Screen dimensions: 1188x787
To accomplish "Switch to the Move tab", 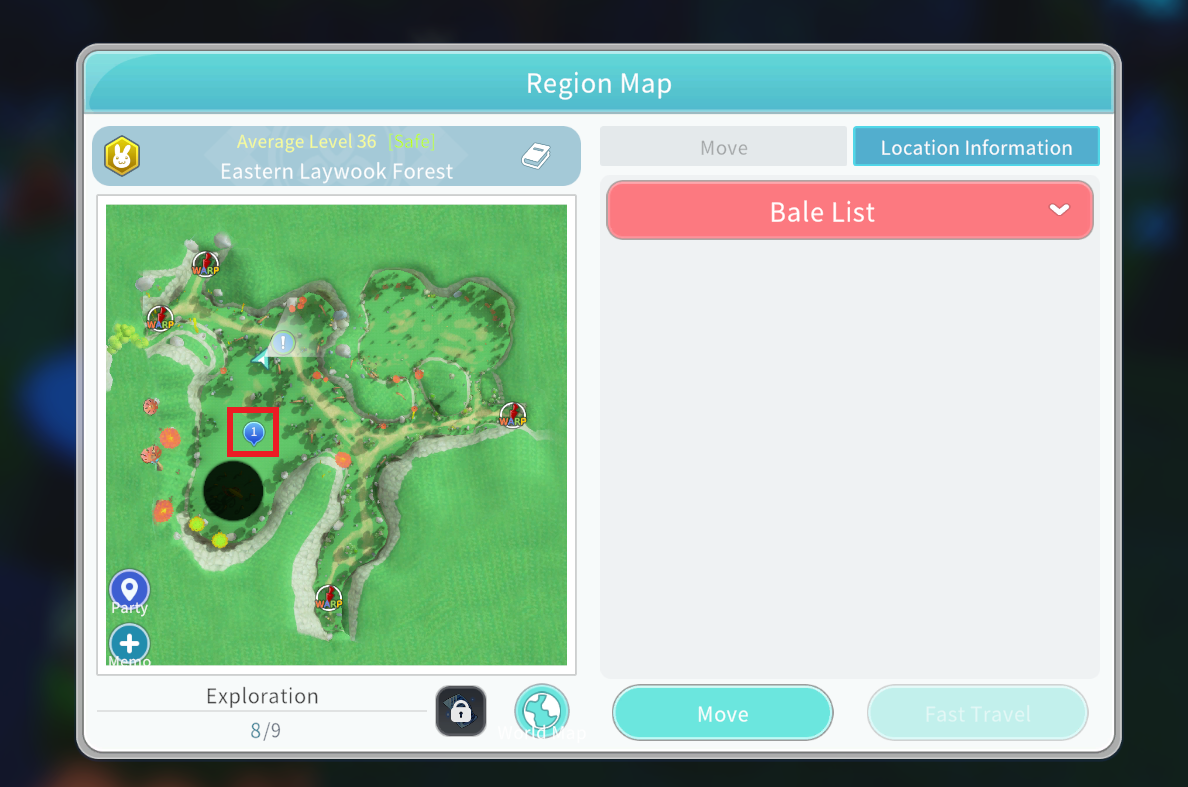I will [x=723, y=148].
